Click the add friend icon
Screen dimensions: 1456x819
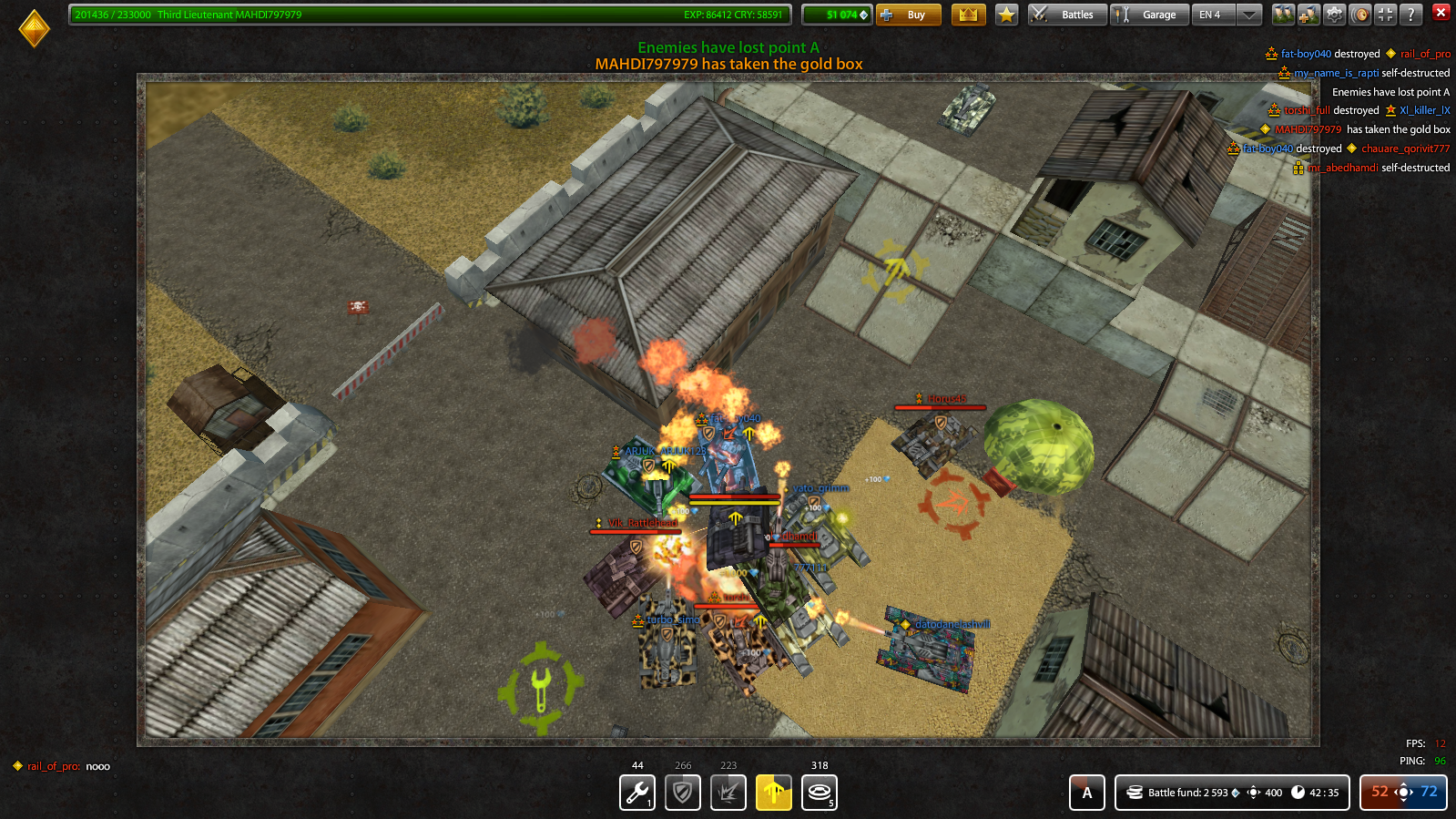tap(1308, 14)
